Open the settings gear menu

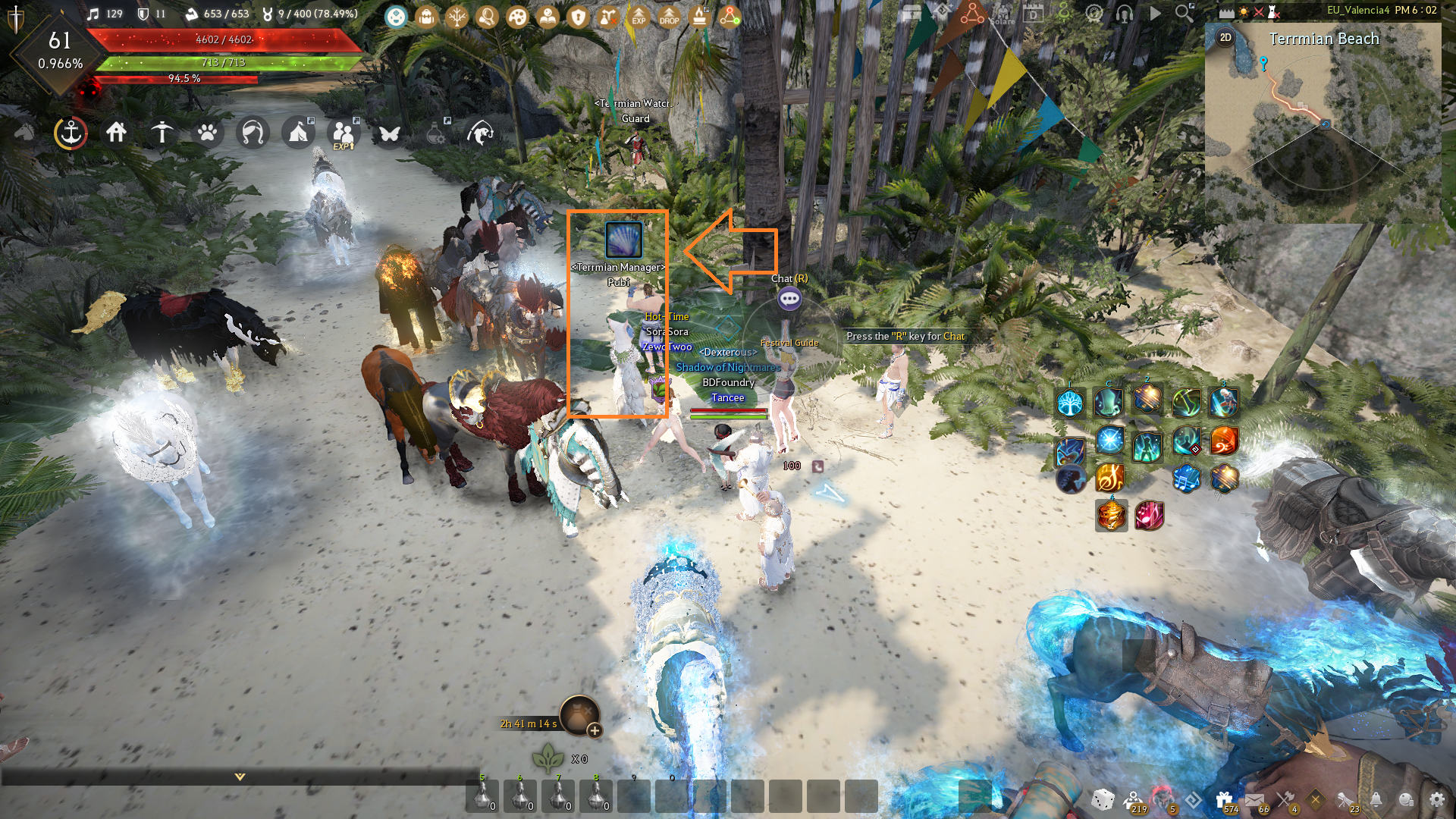(1438, 799)
